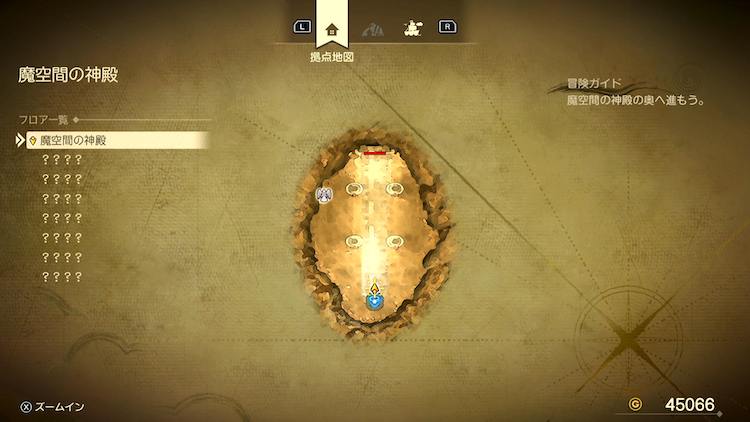Screen dimensions: 750x422
Task: Switch to the sailing ship map tab
Action: 410,29
